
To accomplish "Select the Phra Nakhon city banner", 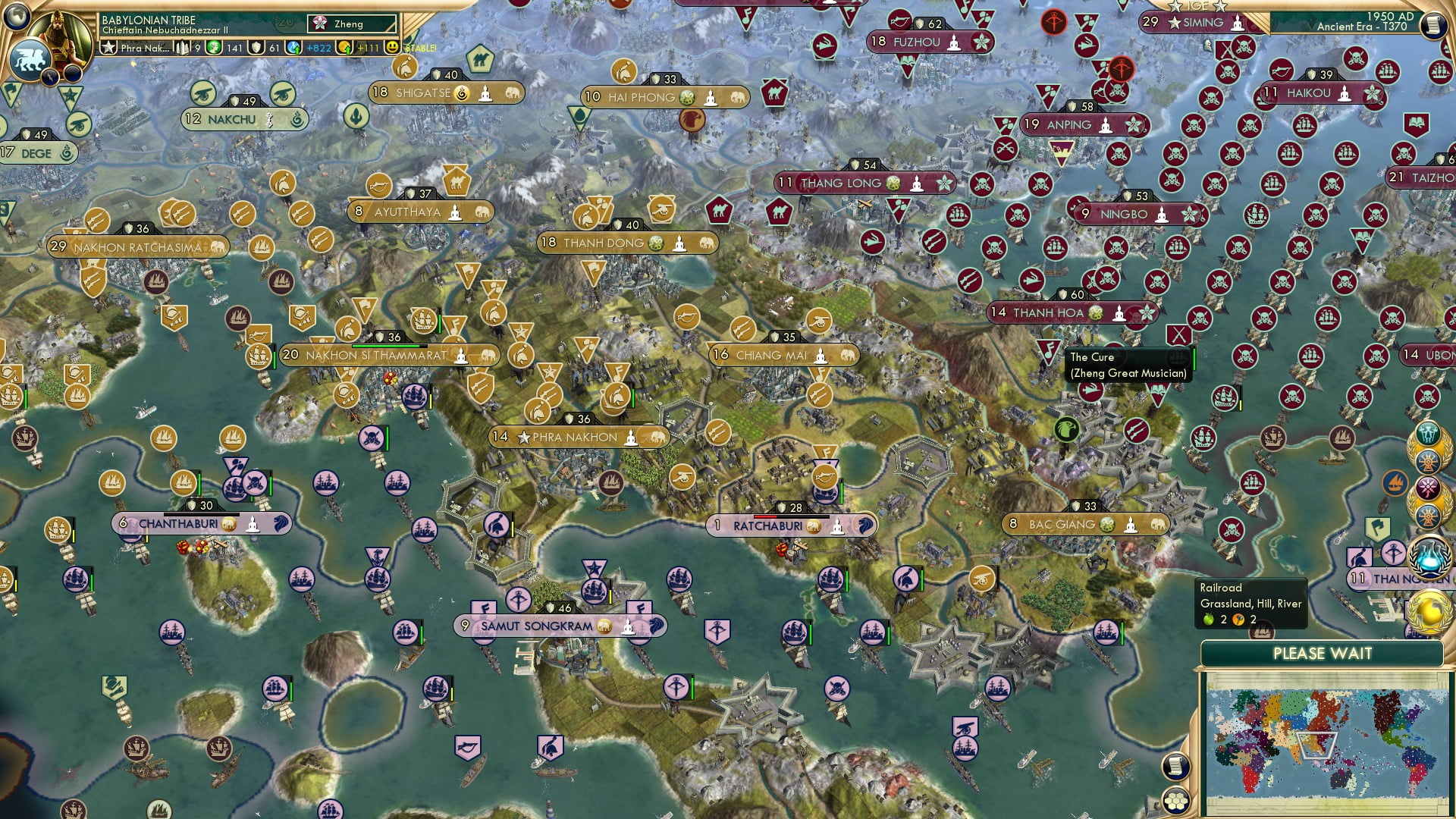I will click(x=578, y=437).
